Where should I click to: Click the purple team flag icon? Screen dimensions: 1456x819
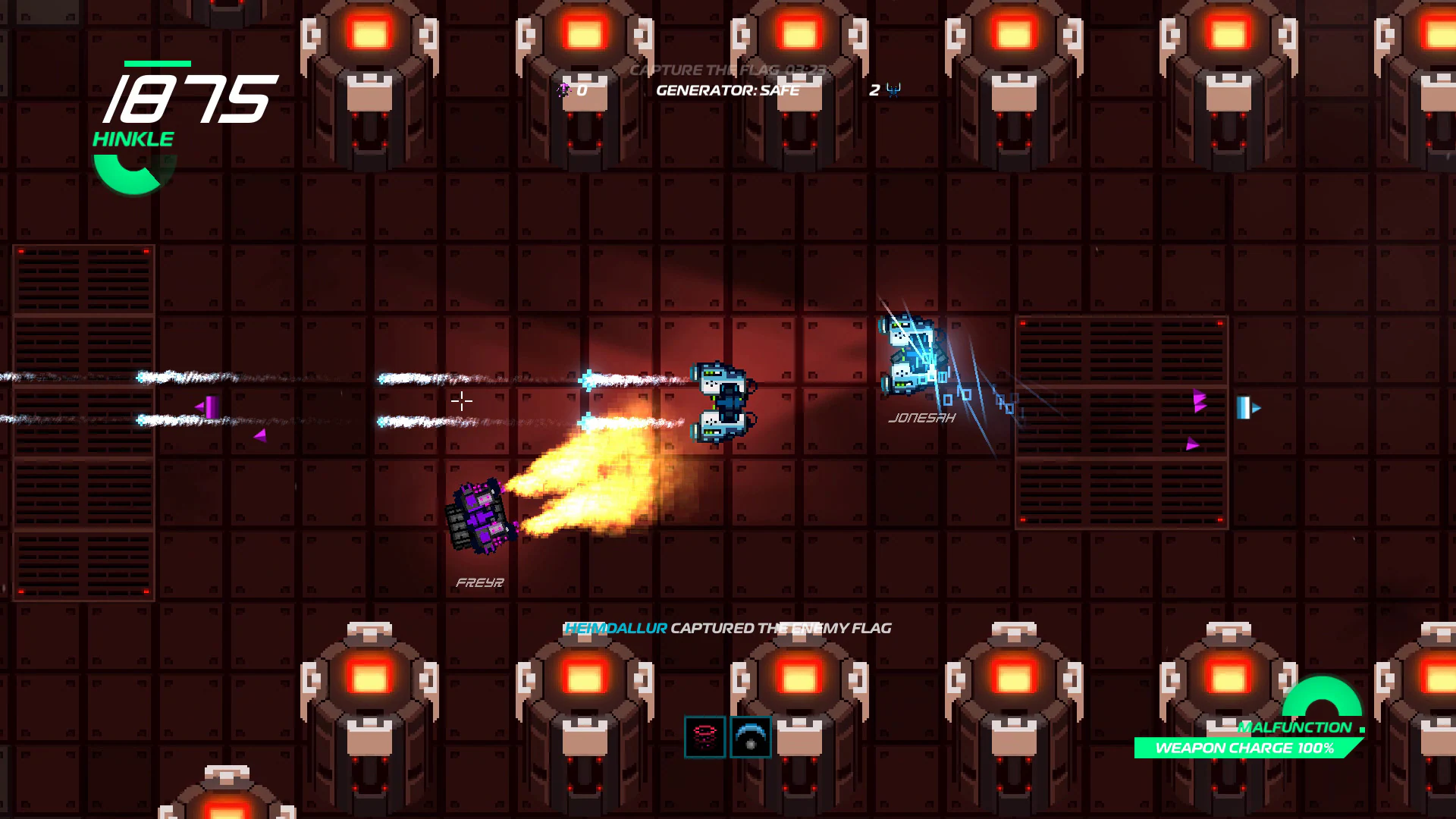point(564,89)
